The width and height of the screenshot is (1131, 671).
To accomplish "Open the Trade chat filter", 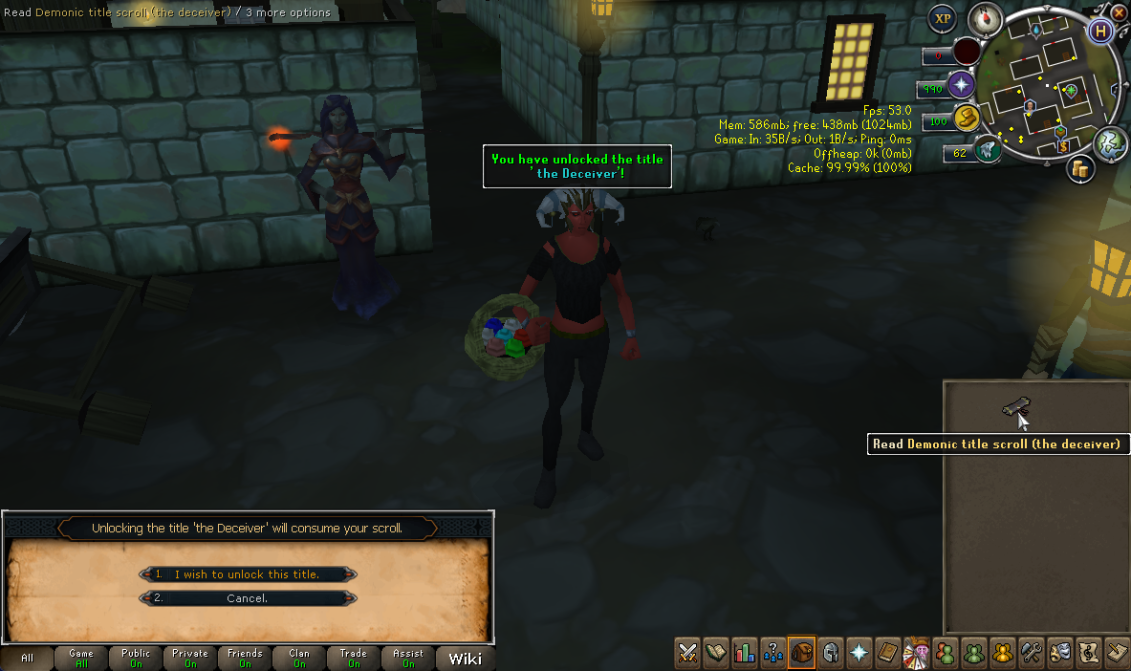I will tap(352, 658).
